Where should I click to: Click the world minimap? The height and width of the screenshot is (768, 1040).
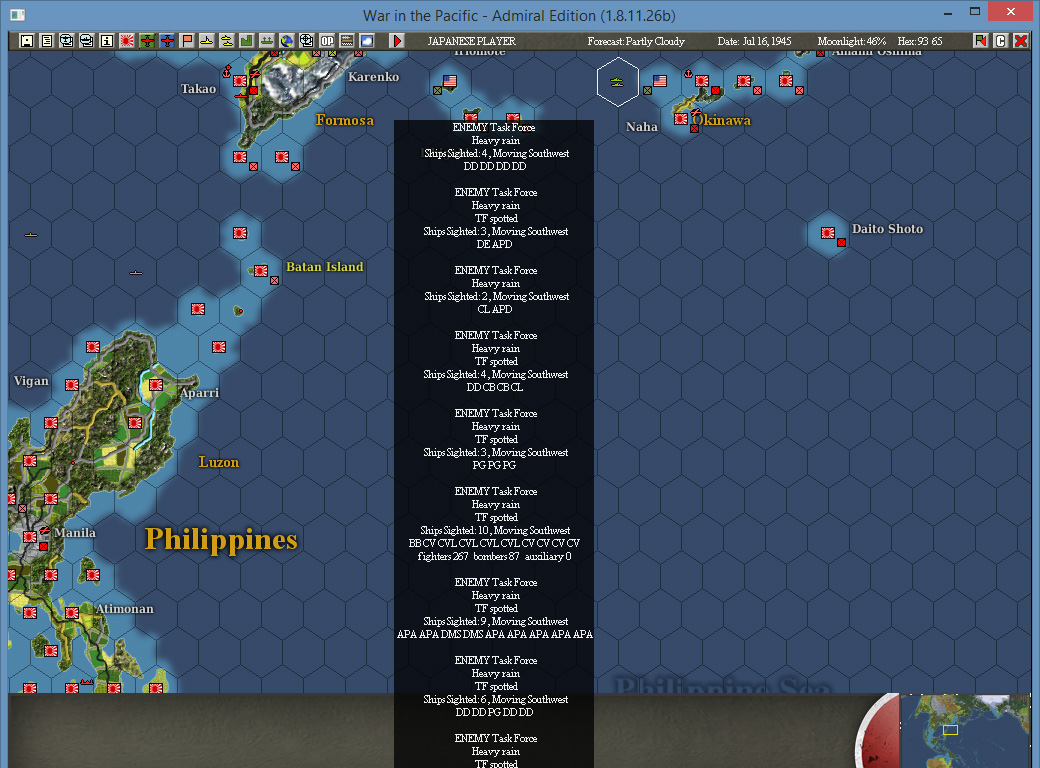click(965, 728)
